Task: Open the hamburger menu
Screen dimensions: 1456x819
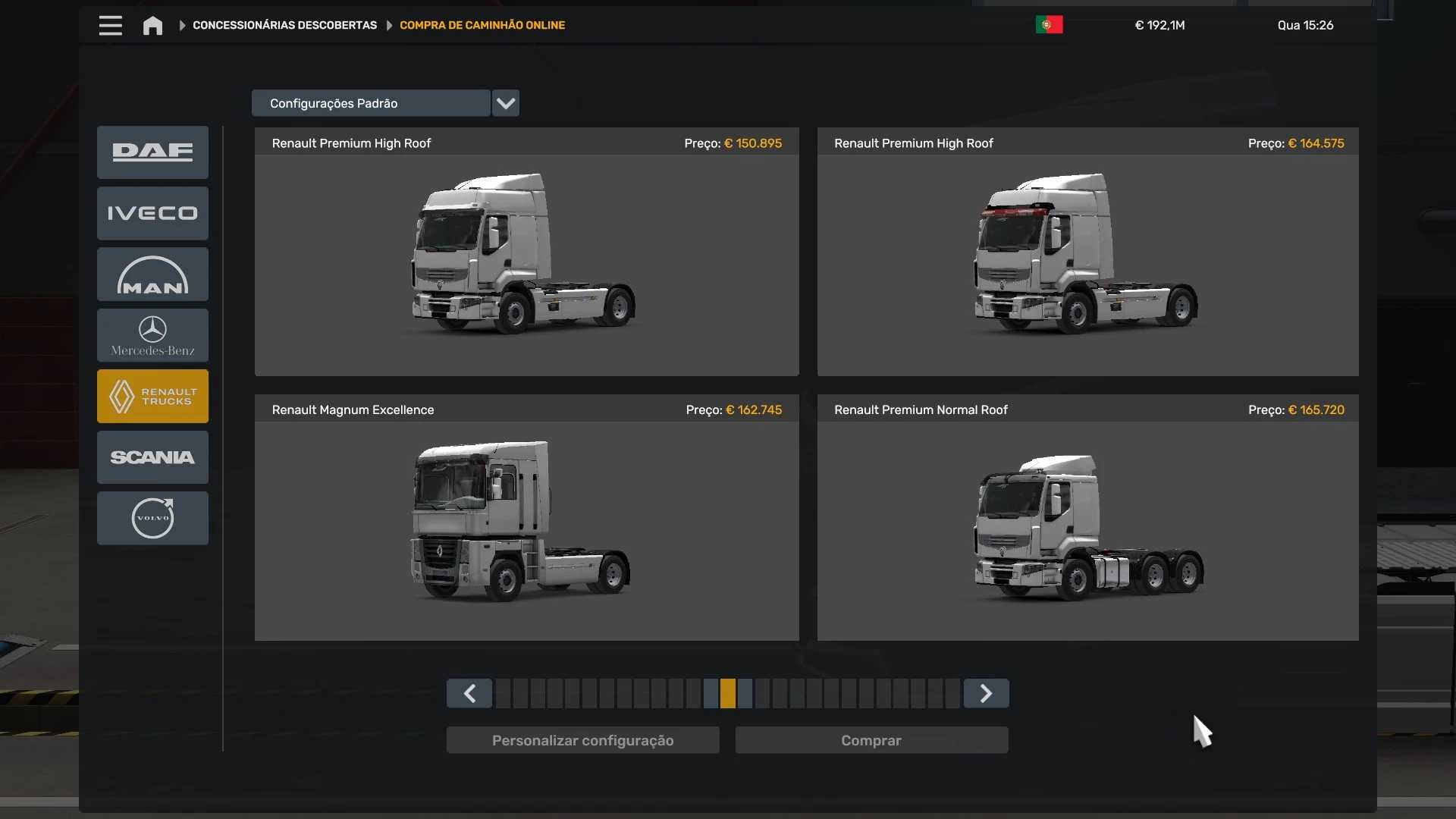Action: pyautogui.click(x=110, y=26)
